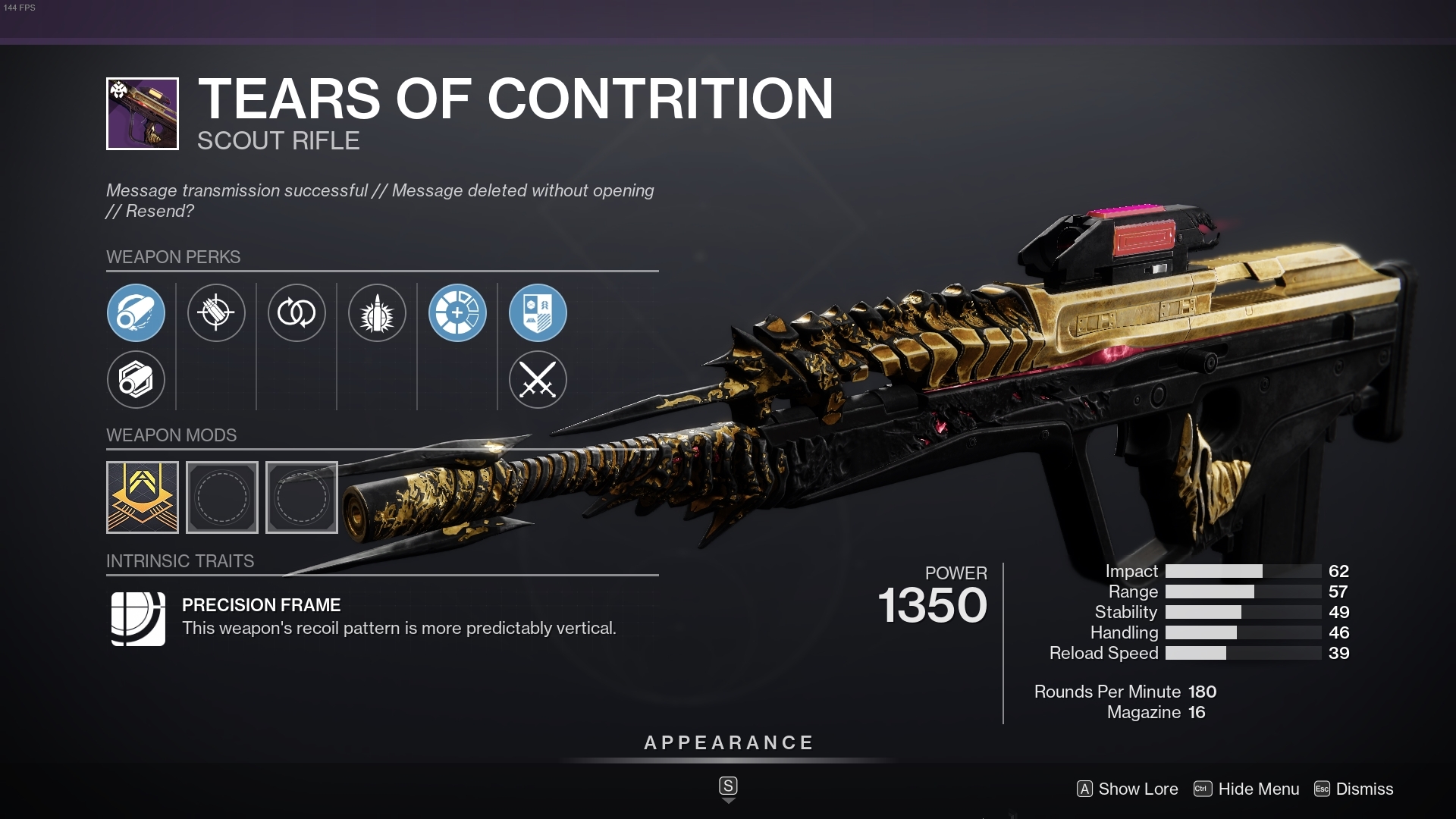Select the interlocking circles trait perk
Viewport: 1456px width, 819px height.
click(297, 313)
